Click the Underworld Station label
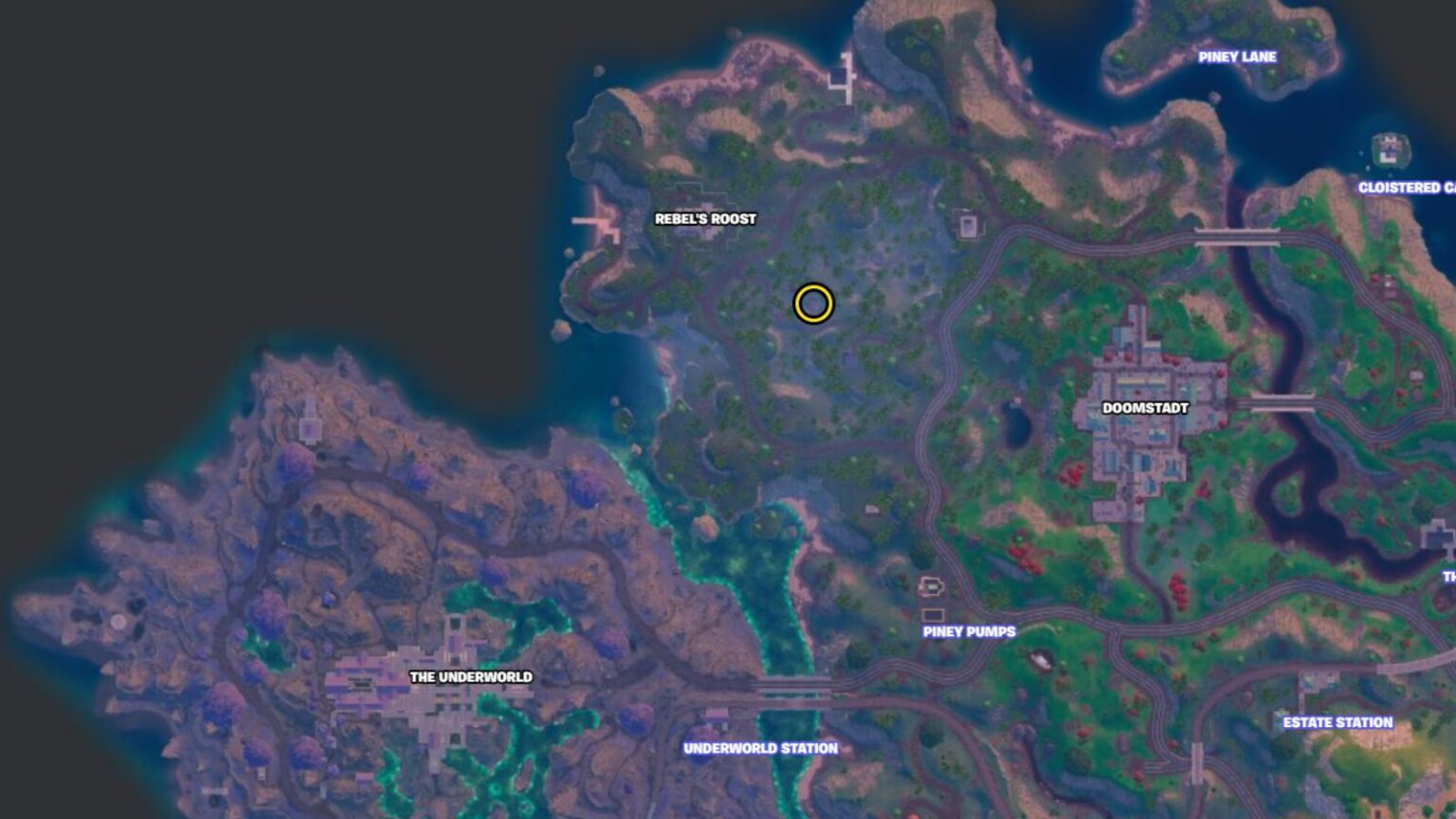Viewport: 1456px width, 819px height. click(x=760, y=749)
